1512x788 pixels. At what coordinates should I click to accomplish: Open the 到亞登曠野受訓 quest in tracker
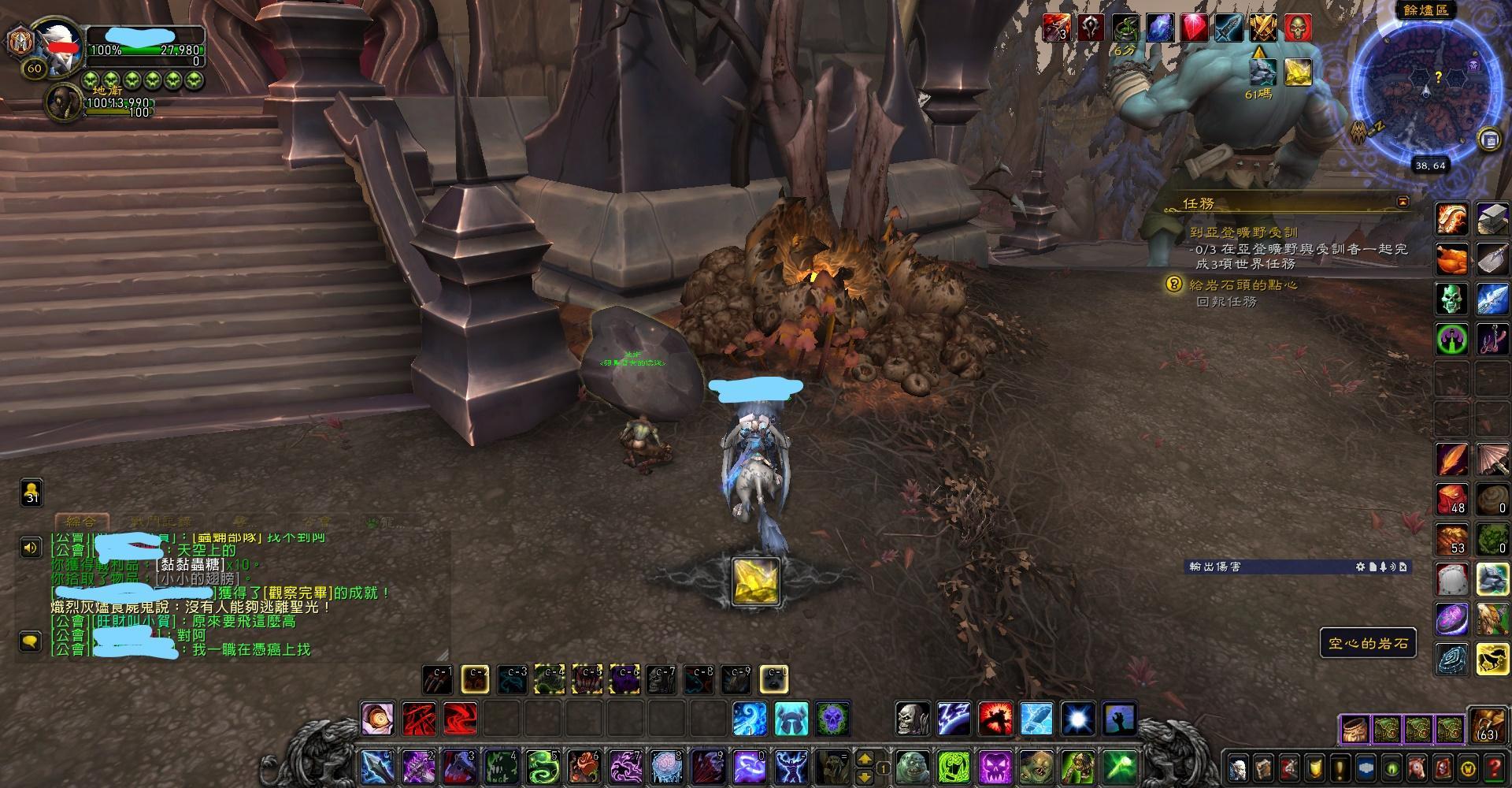click(x=1244, y=233)
